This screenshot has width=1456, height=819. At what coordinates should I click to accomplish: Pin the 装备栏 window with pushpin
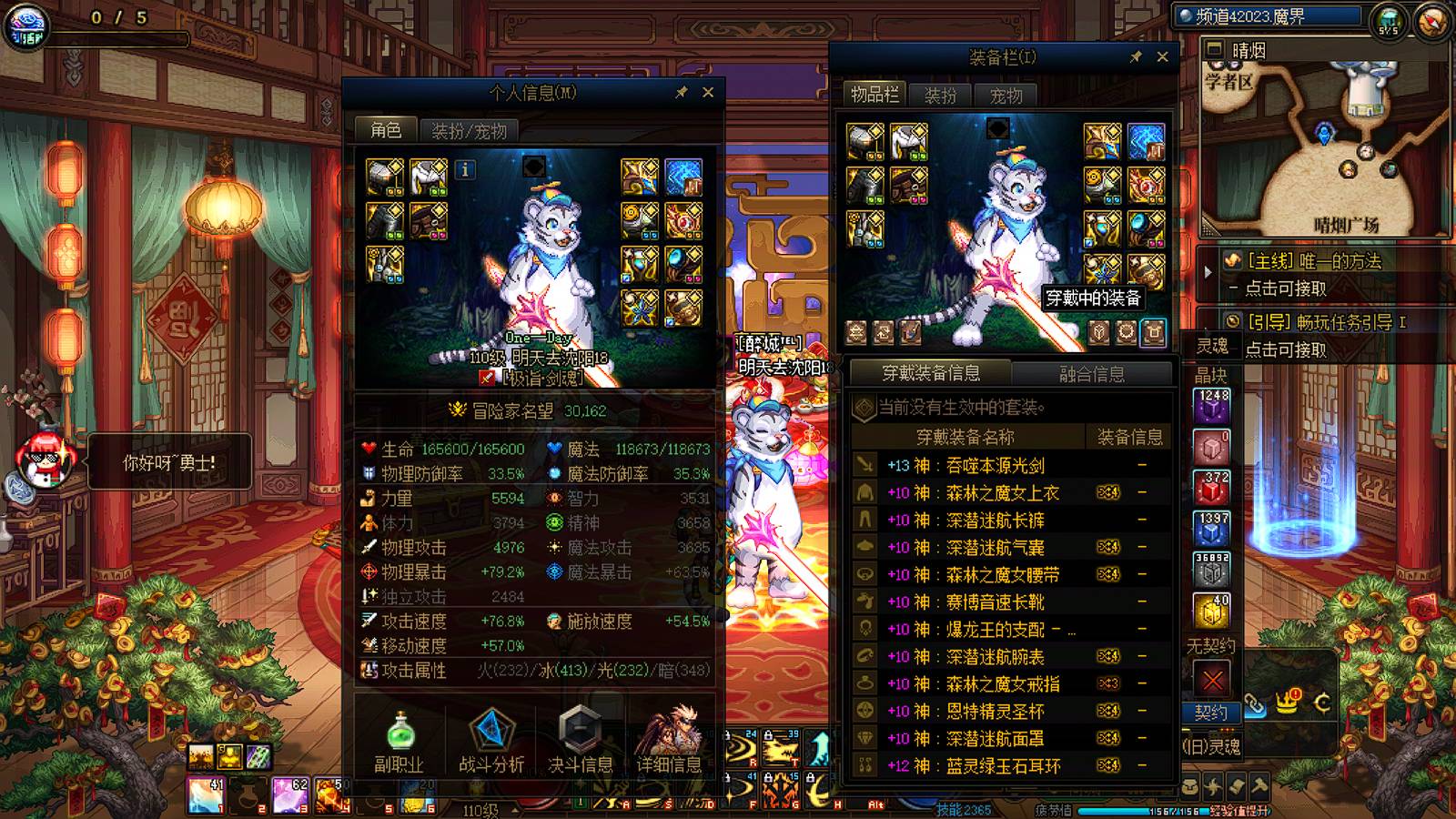(1135, 56)
